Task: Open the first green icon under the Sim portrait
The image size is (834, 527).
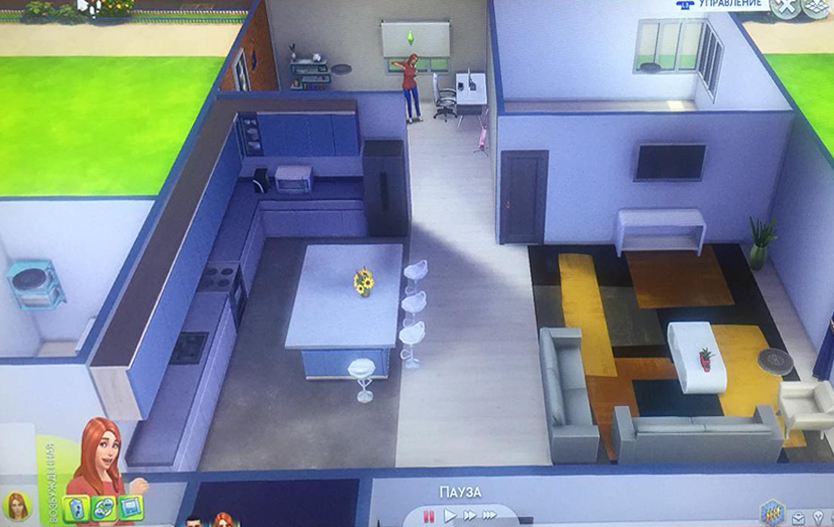Action: pyautogui.click(x=77, y=508)
